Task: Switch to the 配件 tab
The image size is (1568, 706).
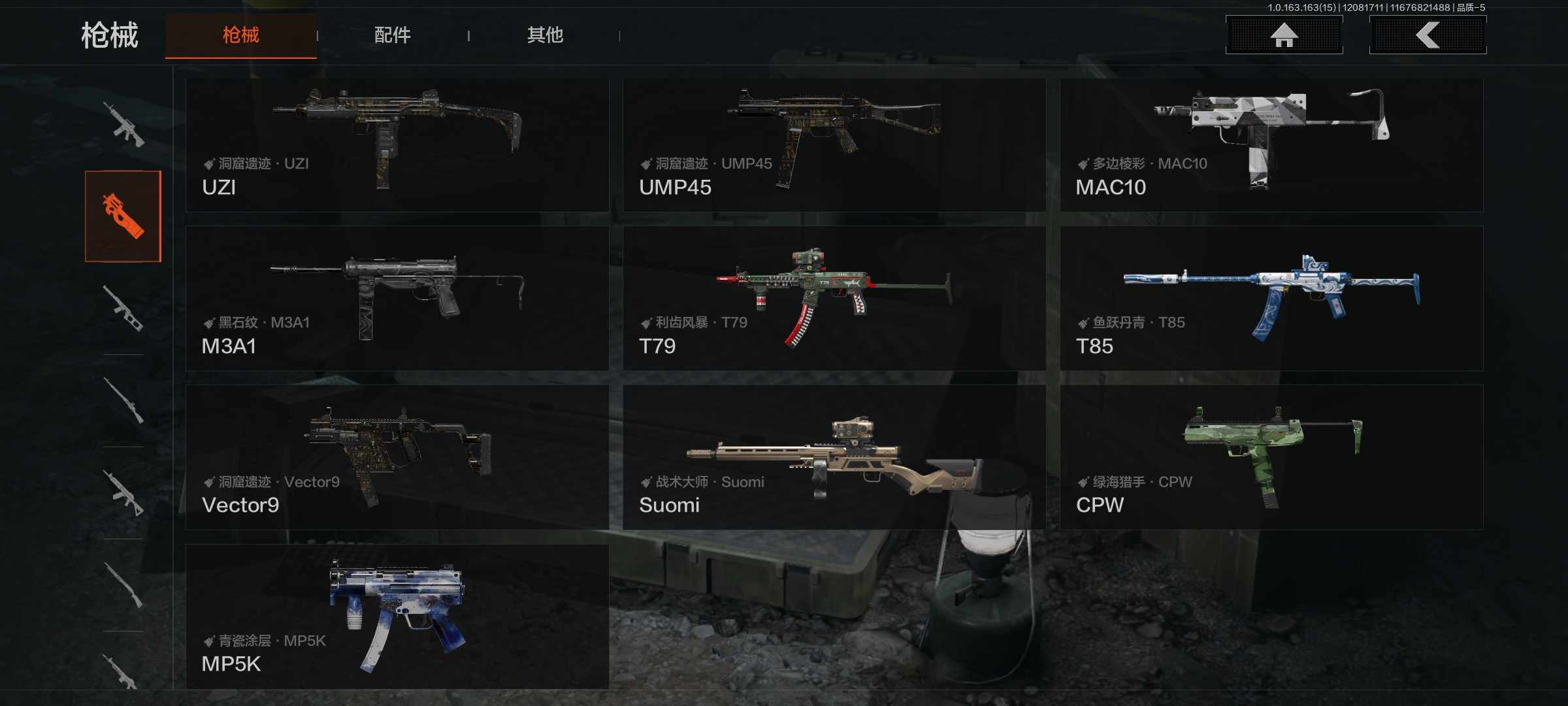Action: click(392, 36)
